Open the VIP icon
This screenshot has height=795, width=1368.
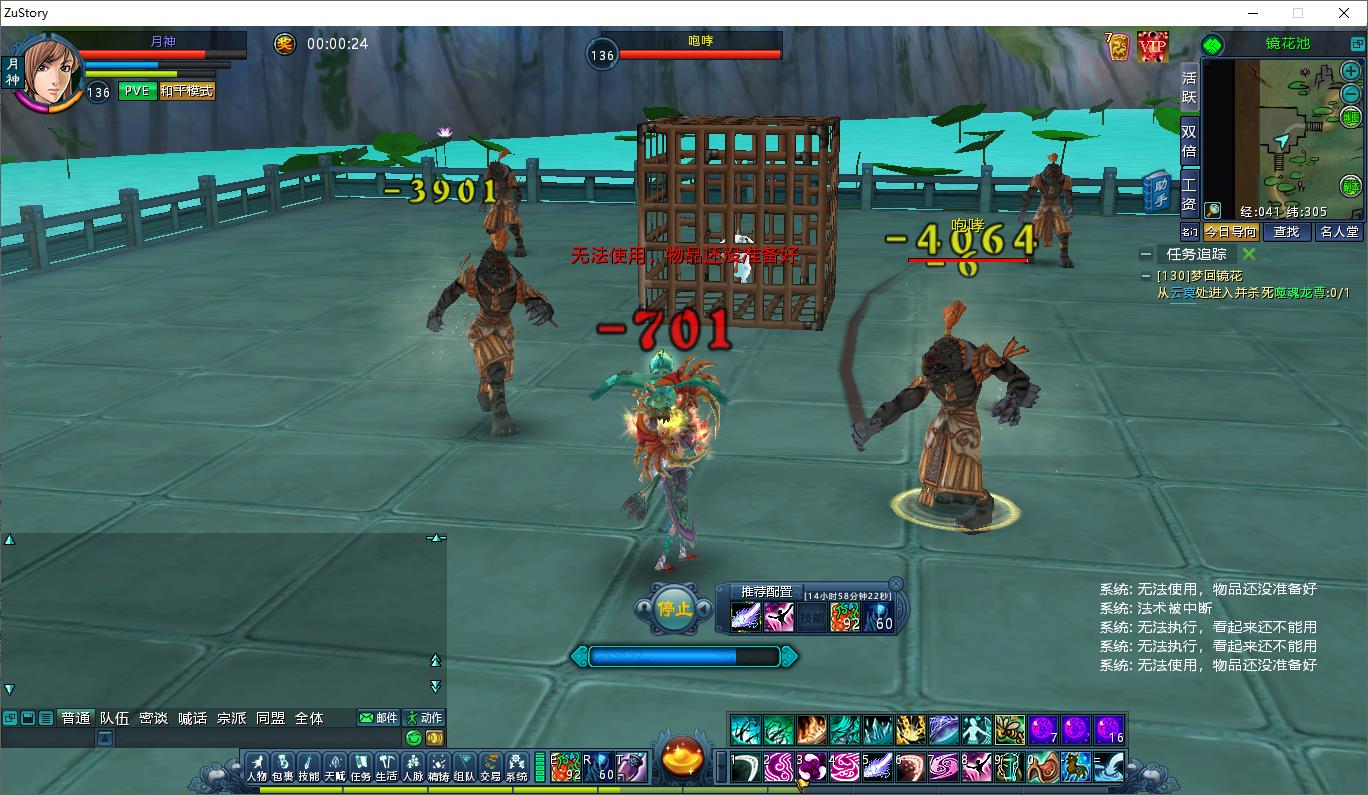(x=1153, y=46)
